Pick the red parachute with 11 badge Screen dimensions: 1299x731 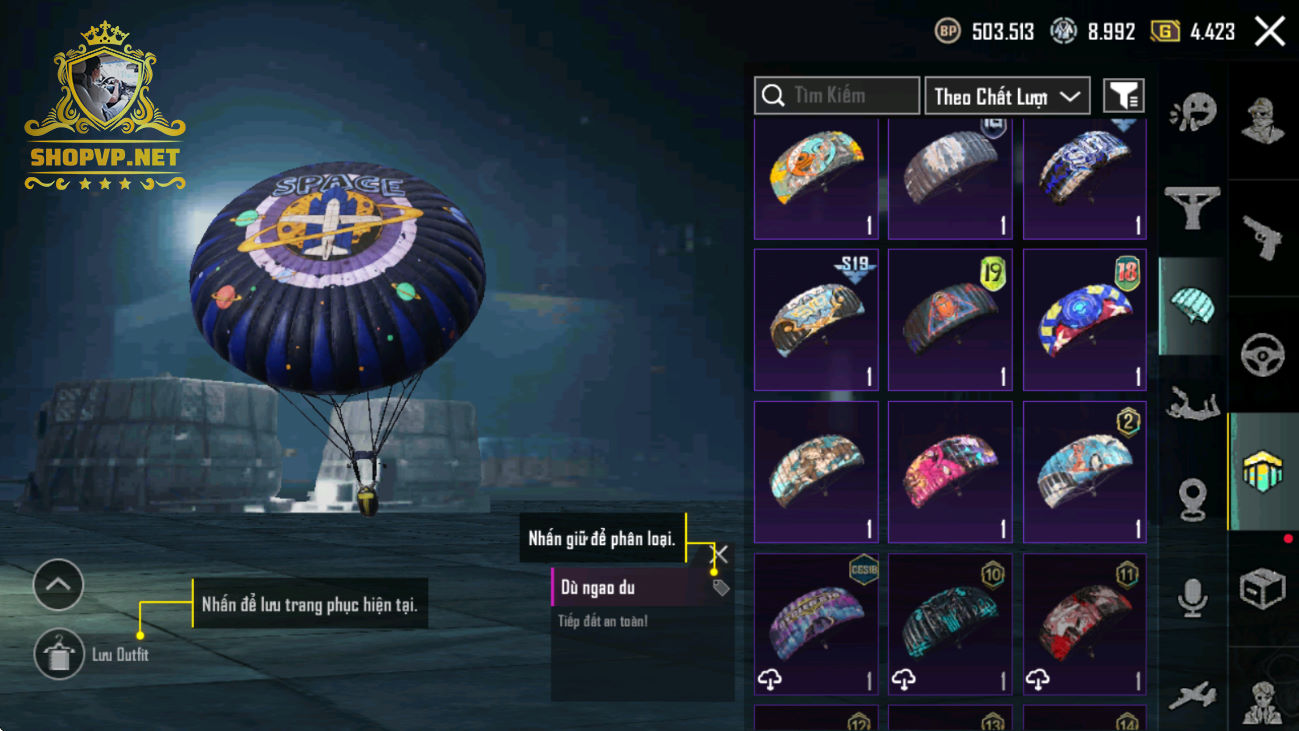pos(1084,624)
